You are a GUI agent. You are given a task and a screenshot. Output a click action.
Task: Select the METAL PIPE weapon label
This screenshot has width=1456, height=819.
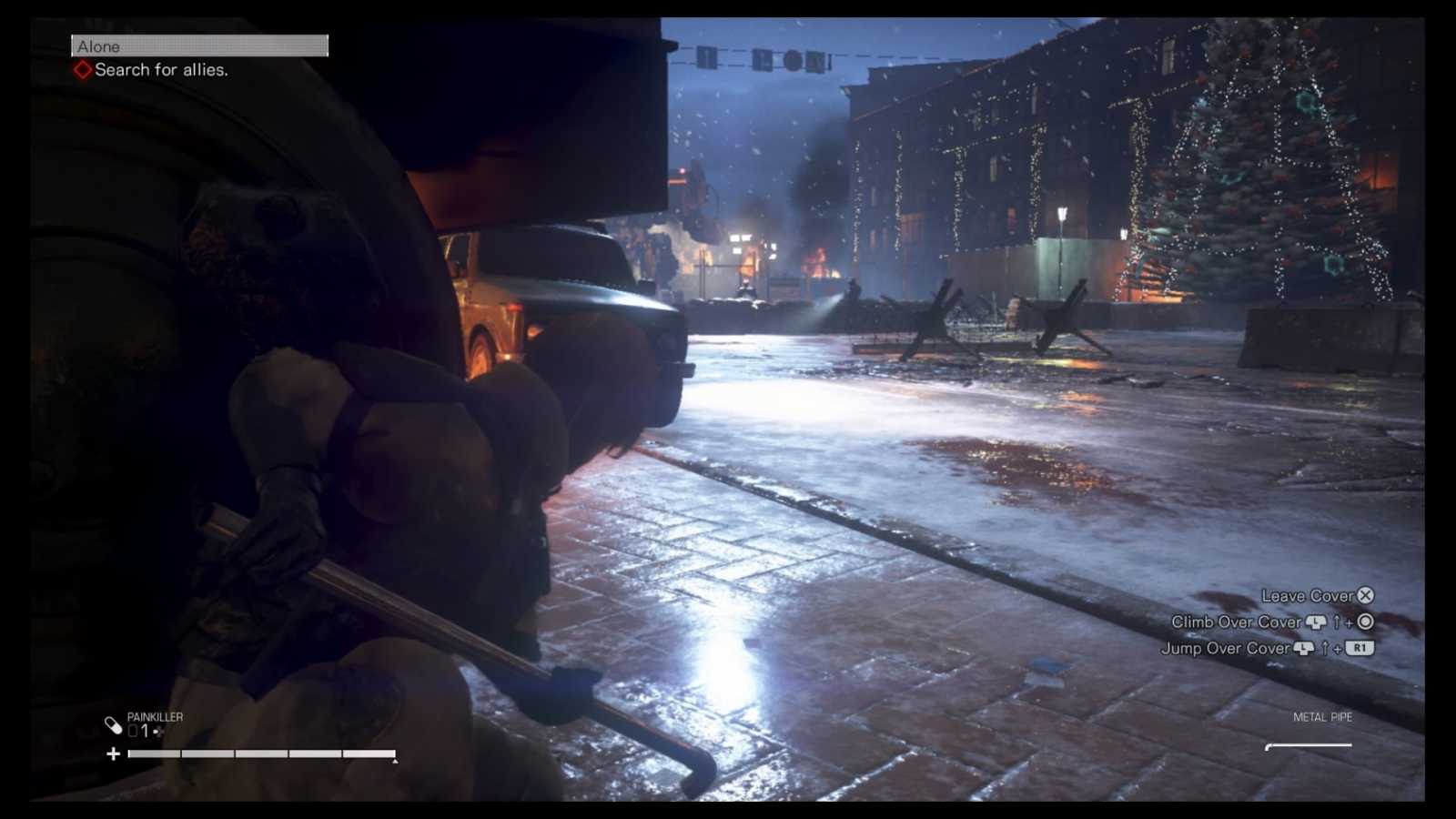tap(1322, 717)
